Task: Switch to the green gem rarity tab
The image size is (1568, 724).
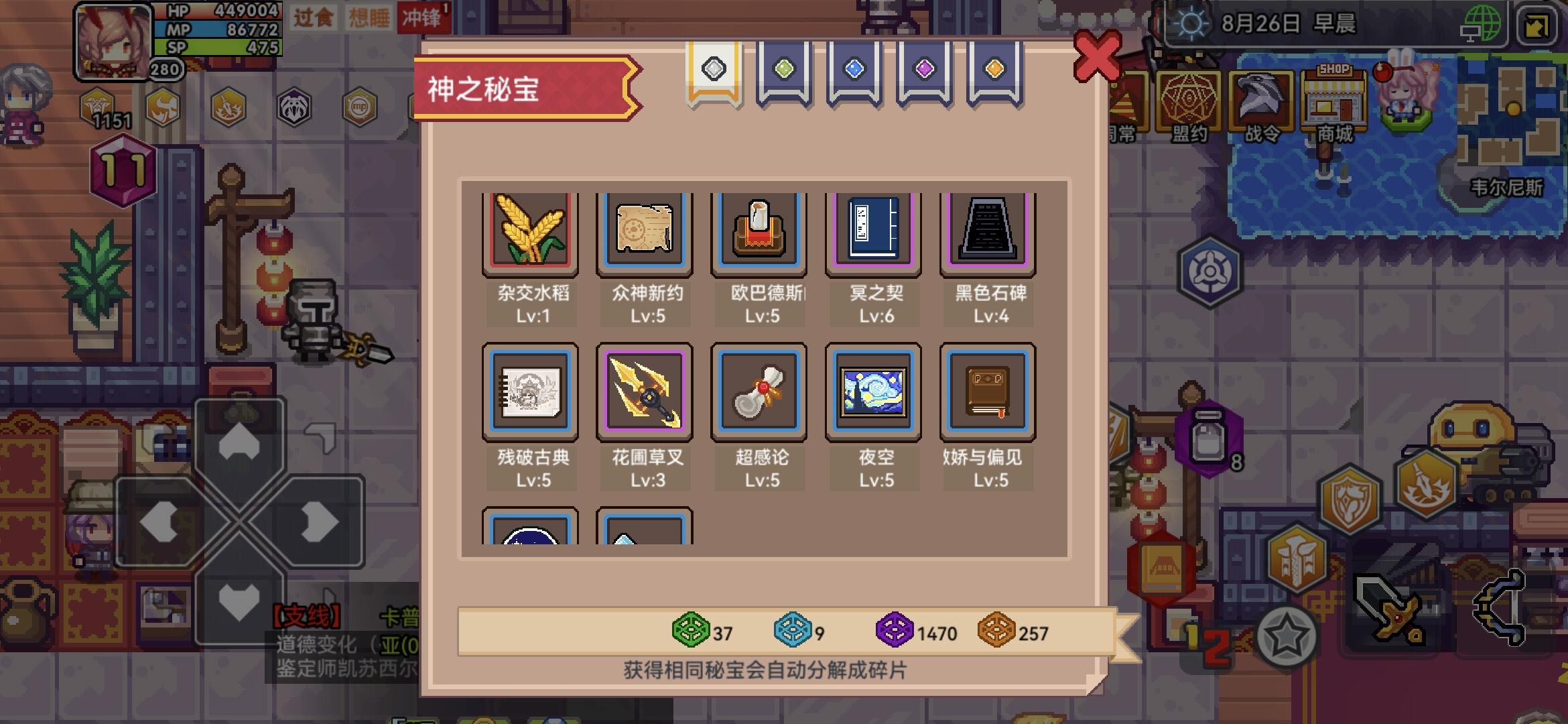Action: pos(783,69)
